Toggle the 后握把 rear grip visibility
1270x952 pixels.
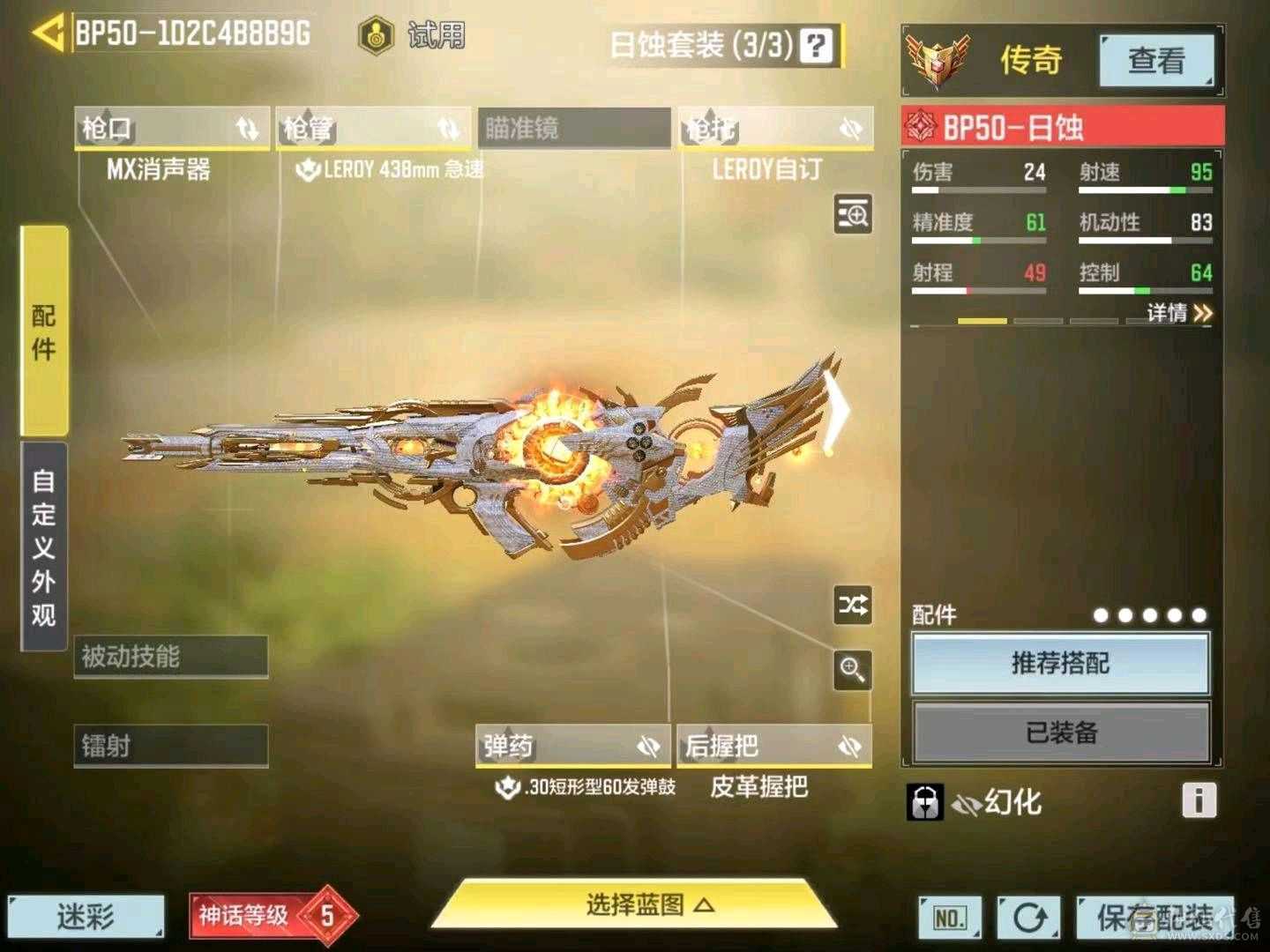849,746
